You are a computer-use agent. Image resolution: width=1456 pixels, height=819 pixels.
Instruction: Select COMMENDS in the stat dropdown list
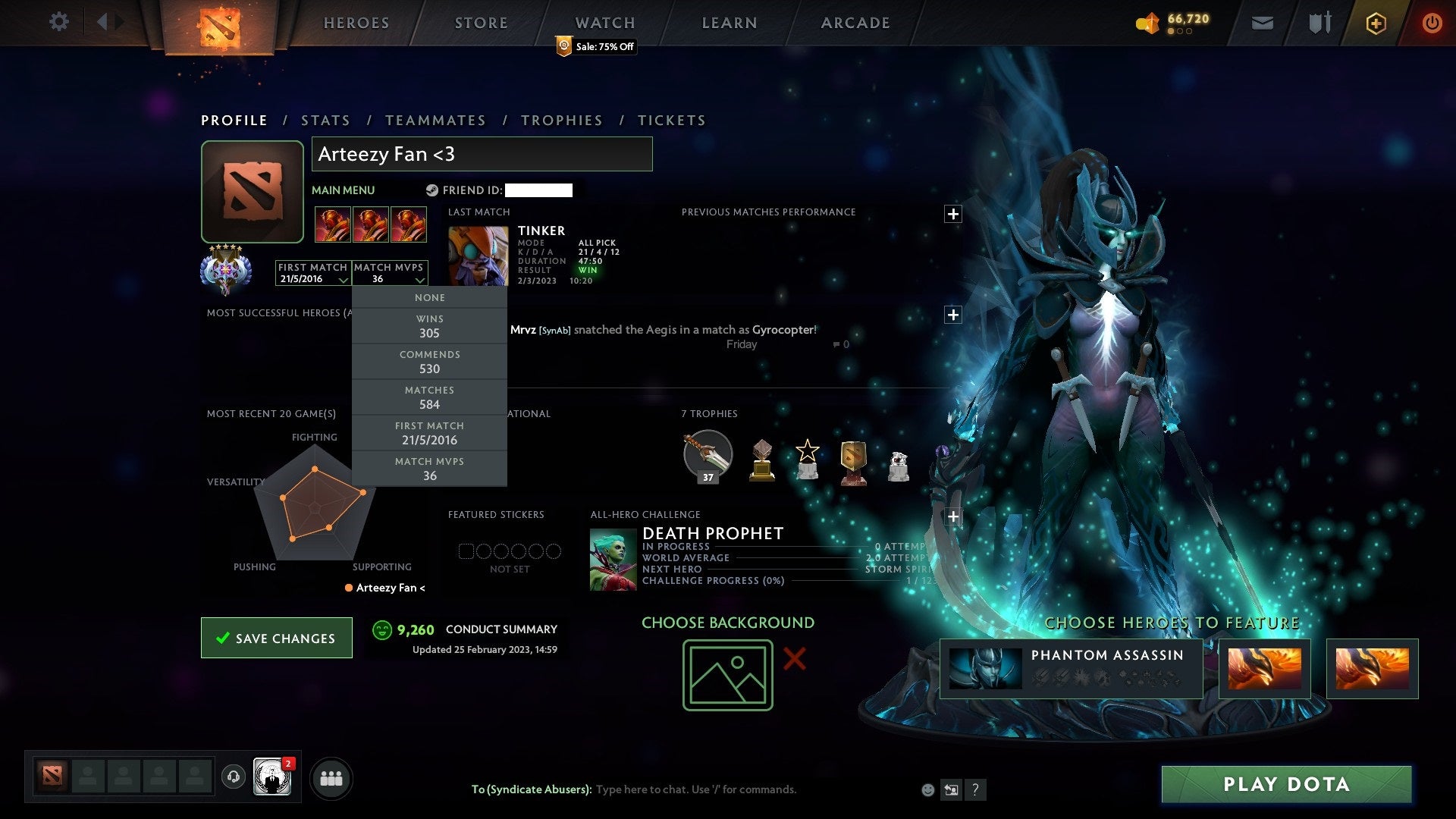tap(429, 362)
